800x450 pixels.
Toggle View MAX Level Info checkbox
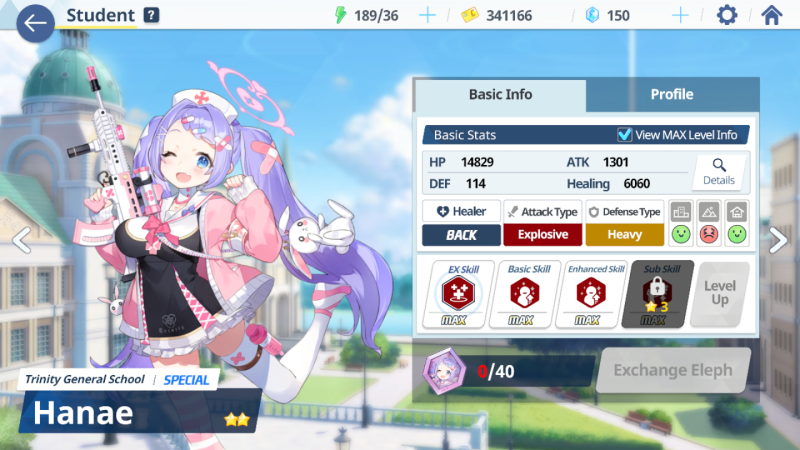[x=625, y=135]
